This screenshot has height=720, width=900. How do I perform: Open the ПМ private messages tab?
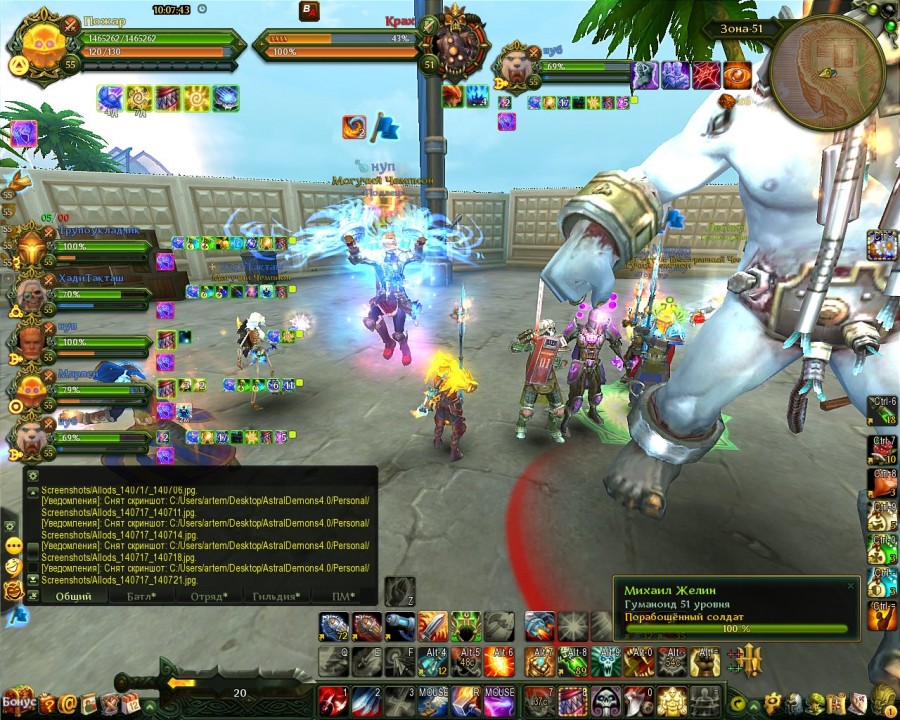pos(345,596)
